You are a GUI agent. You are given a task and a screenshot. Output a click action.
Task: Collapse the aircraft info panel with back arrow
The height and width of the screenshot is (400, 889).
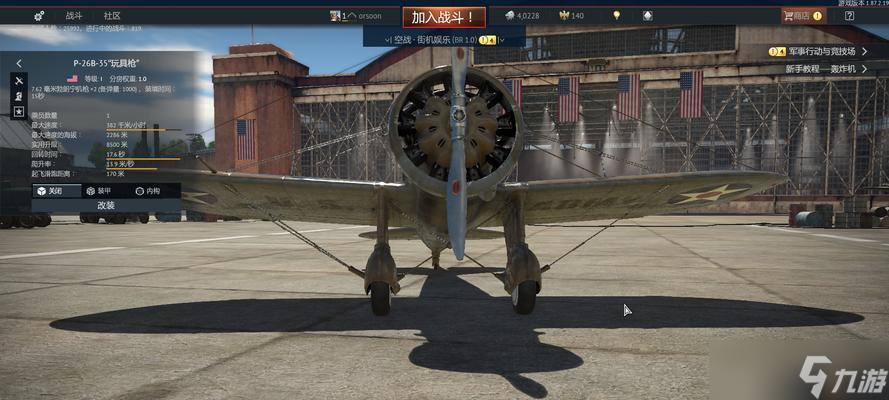pyautogui.click(x=19, y=63)
